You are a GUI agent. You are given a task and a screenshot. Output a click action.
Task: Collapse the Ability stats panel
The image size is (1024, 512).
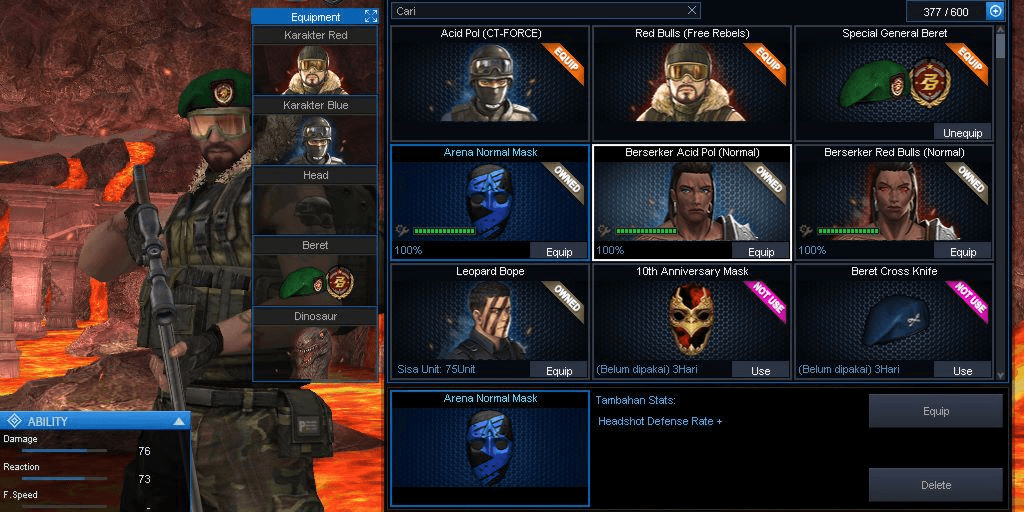click(x=179, y=421)
